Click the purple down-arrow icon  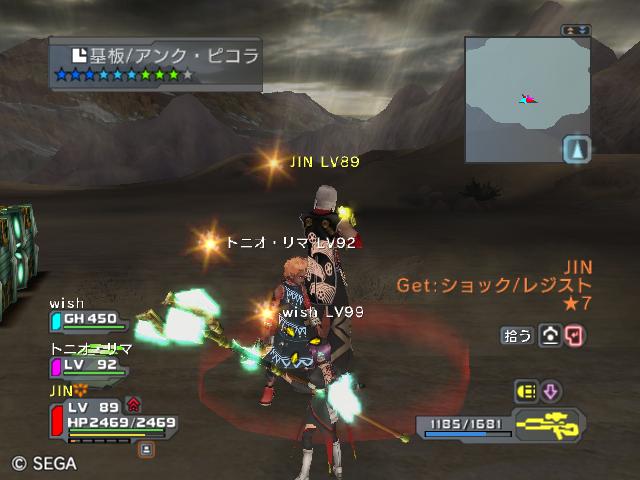[x=551, y=391]
